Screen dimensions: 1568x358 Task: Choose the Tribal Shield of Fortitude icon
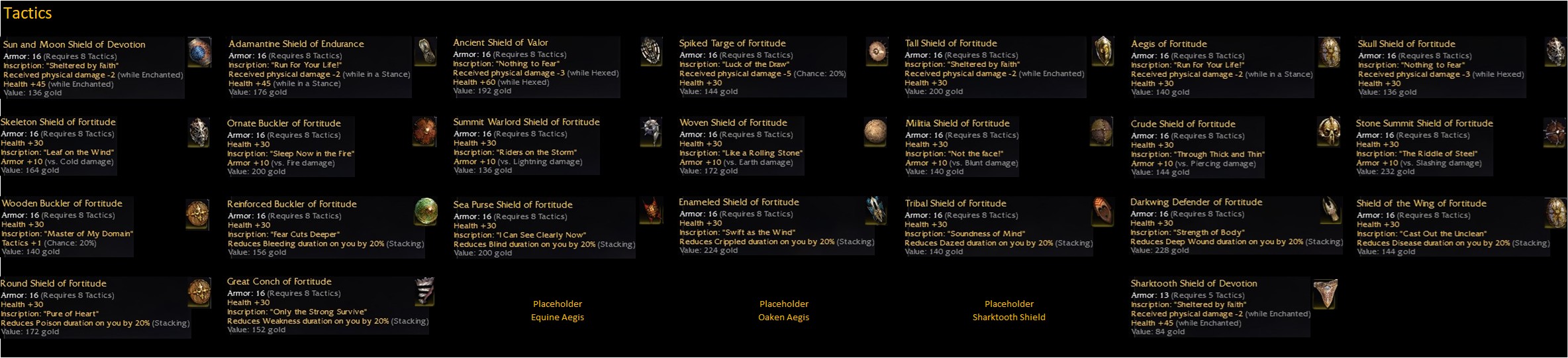[1102, 211]
